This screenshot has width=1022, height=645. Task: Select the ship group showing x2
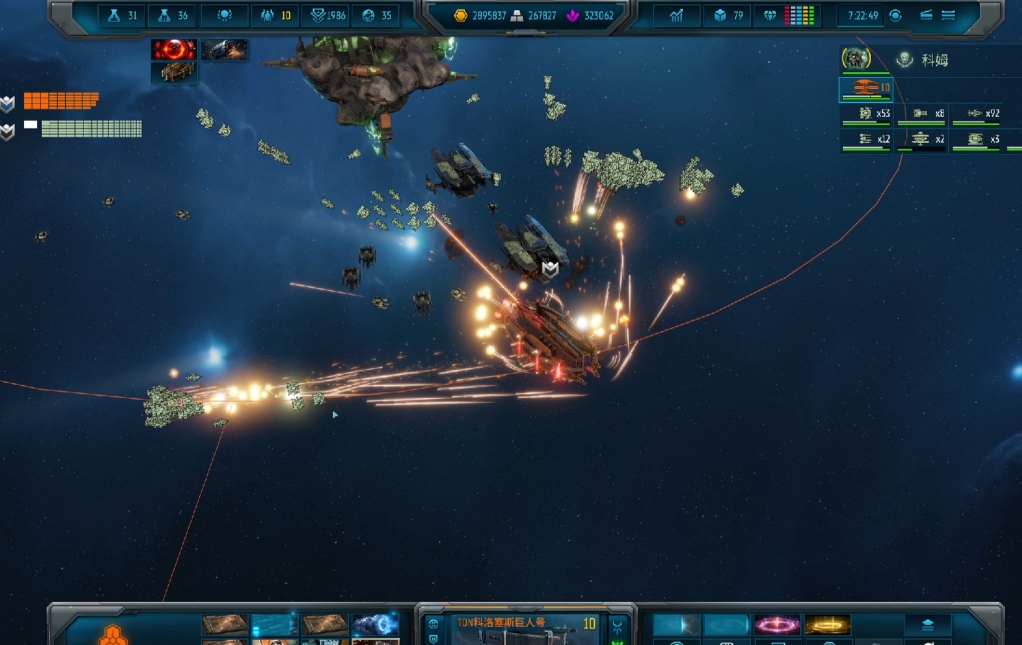point(921,141)
